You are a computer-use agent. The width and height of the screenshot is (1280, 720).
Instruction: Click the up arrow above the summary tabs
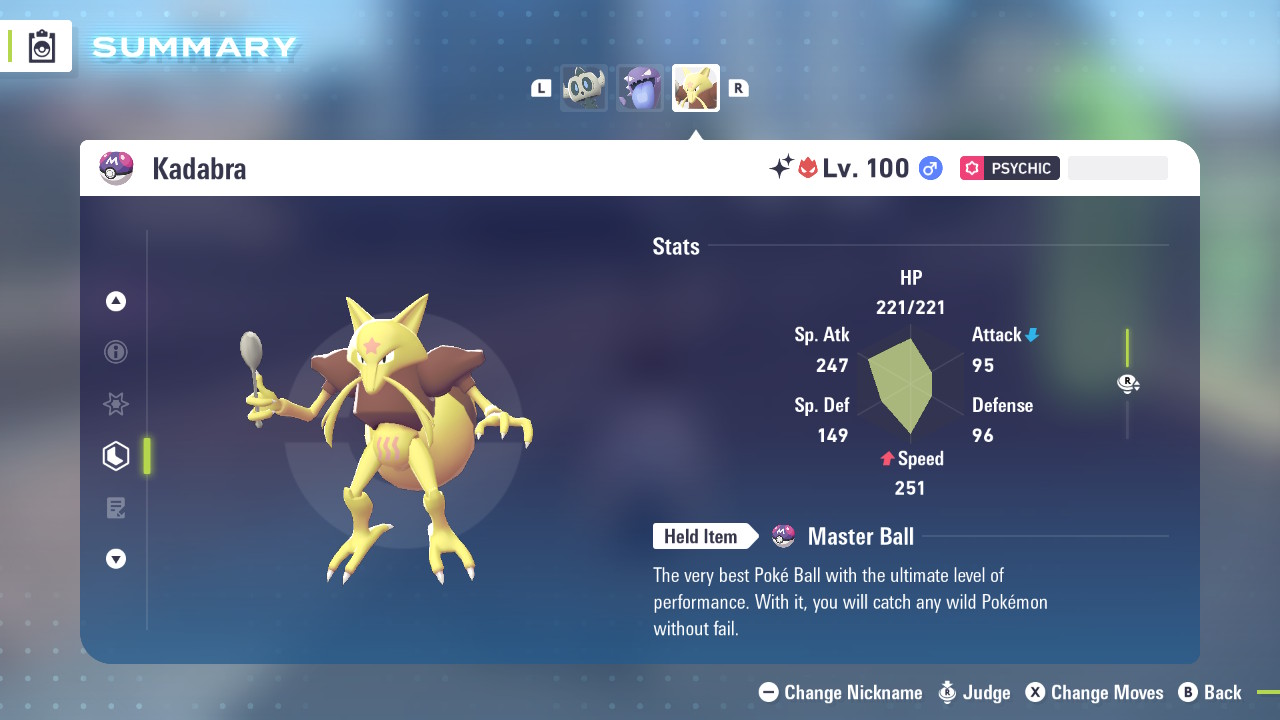pyautogui.click(x=116, y=301)
